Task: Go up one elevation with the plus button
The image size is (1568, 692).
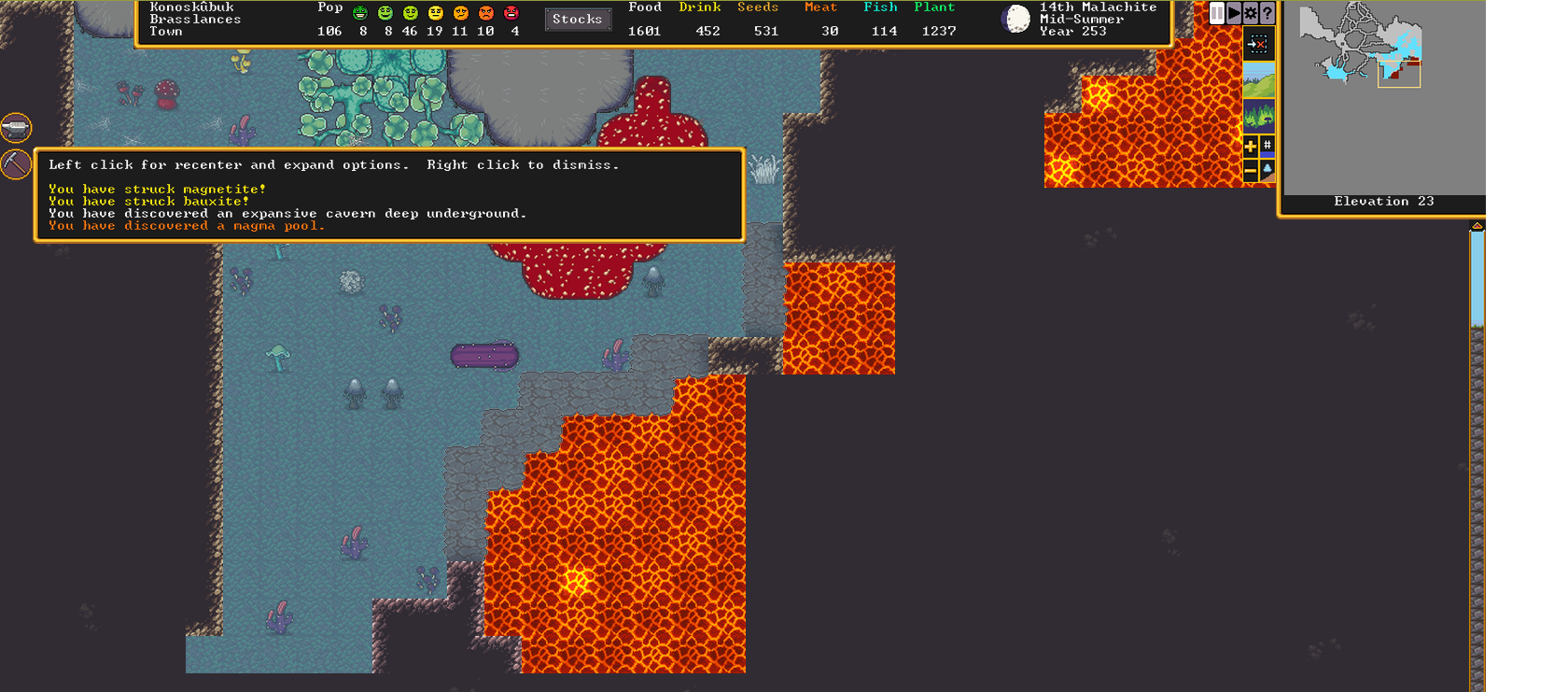Action: tap(1251, 146)
